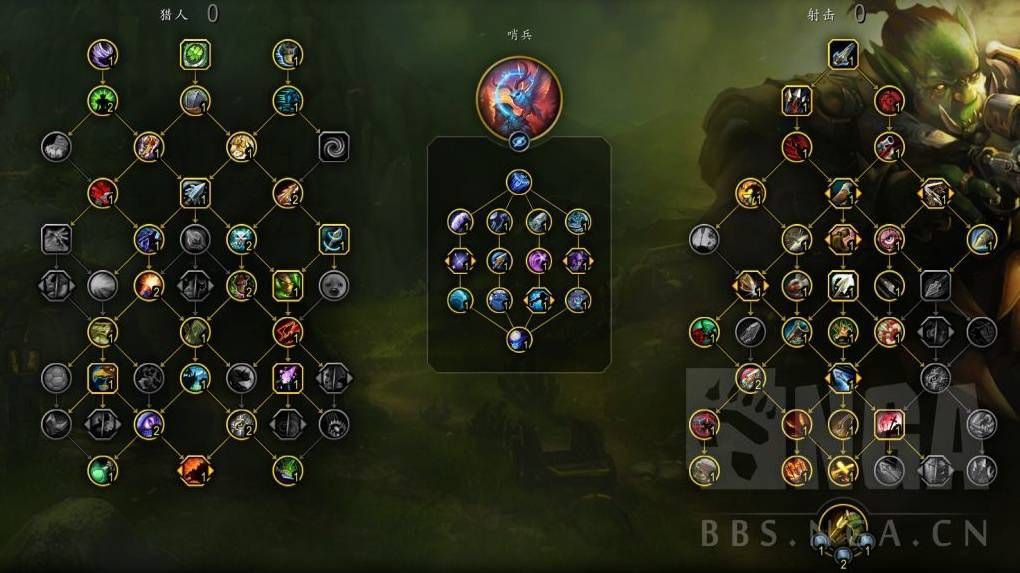This screenshot has height=573, width=1020.
Task: Click the orange octagonal node at Hunter tree bottom
Action: (x=194, y=468)
